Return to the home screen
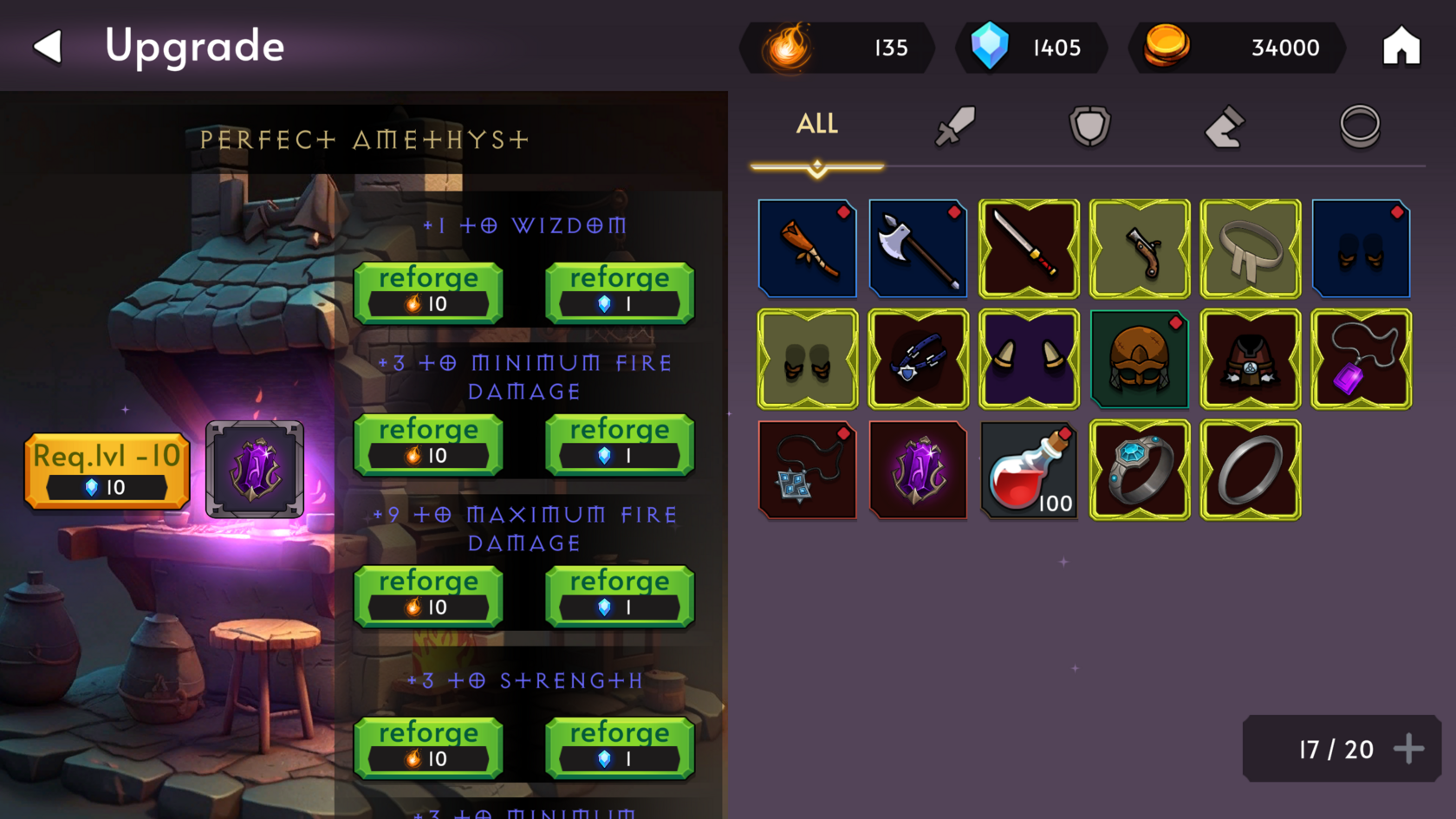This screenshot has width=1456, height=819. tap(1401, 47)
